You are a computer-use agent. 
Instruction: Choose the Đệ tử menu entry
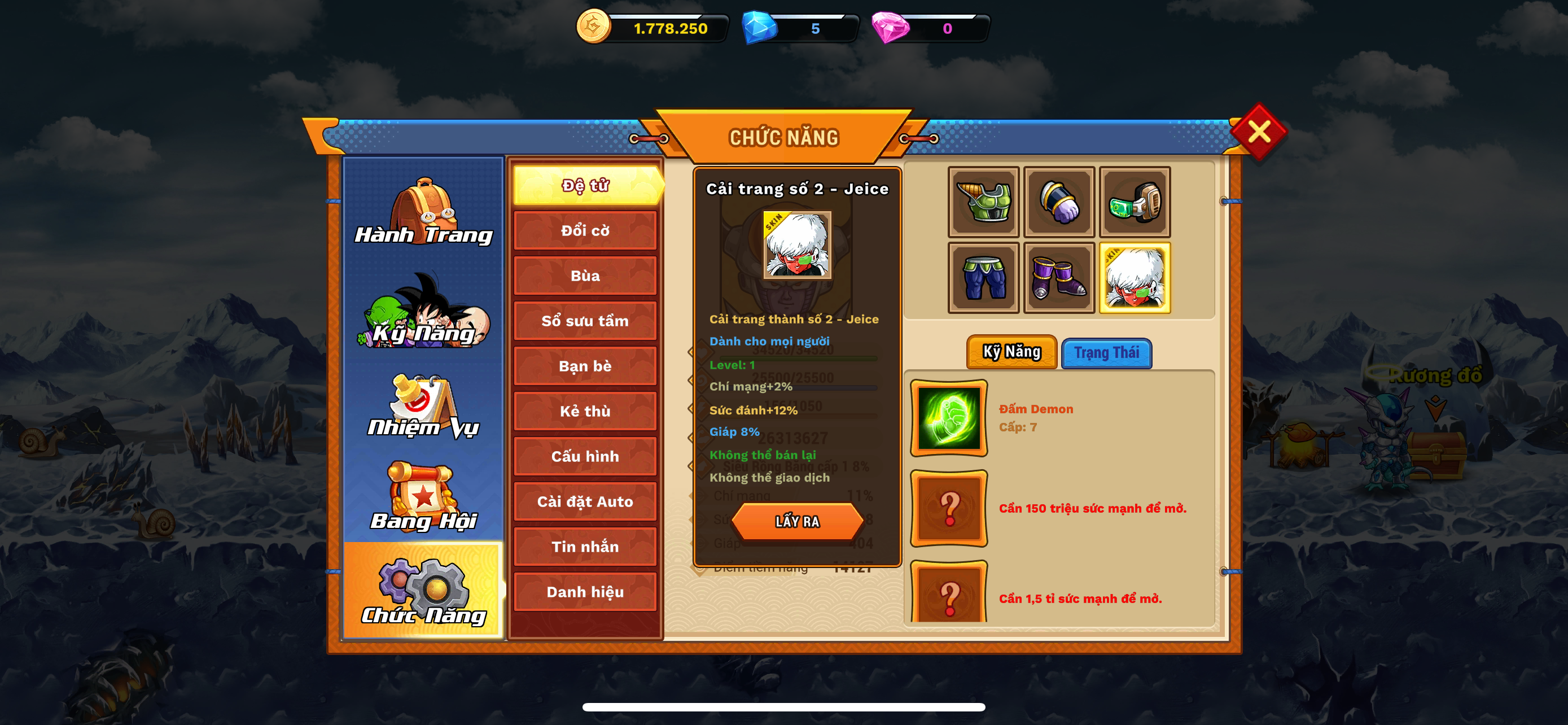585,185
